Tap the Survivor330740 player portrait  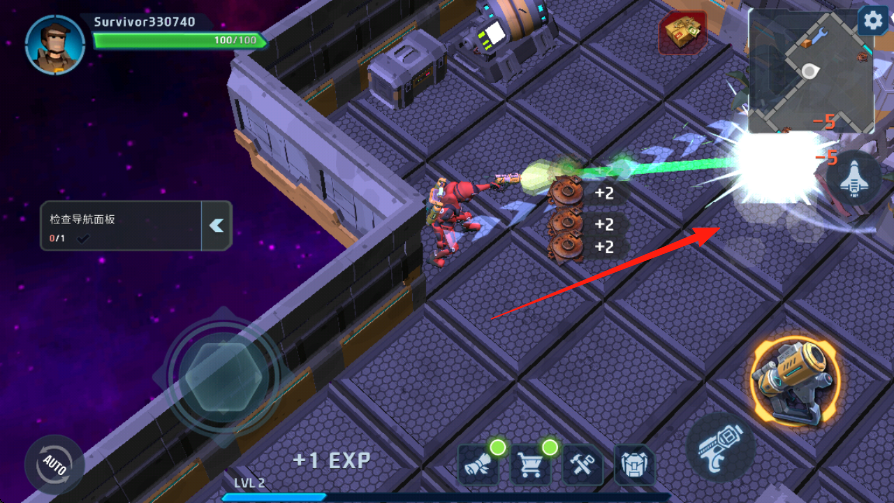pyautogui.click(x=55, y=44)
